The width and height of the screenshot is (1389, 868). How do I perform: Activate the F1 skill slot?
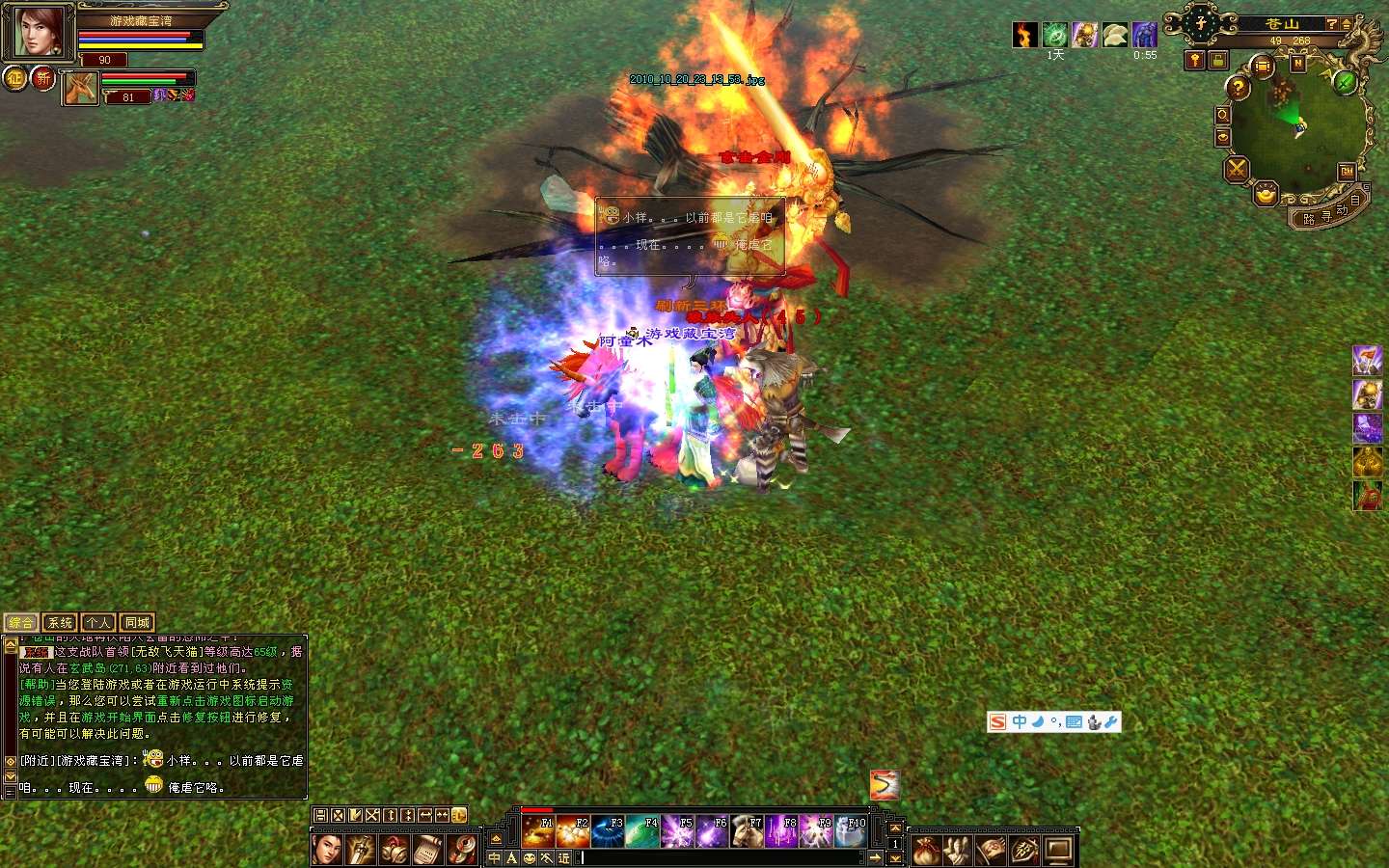[x=538, y=831]
